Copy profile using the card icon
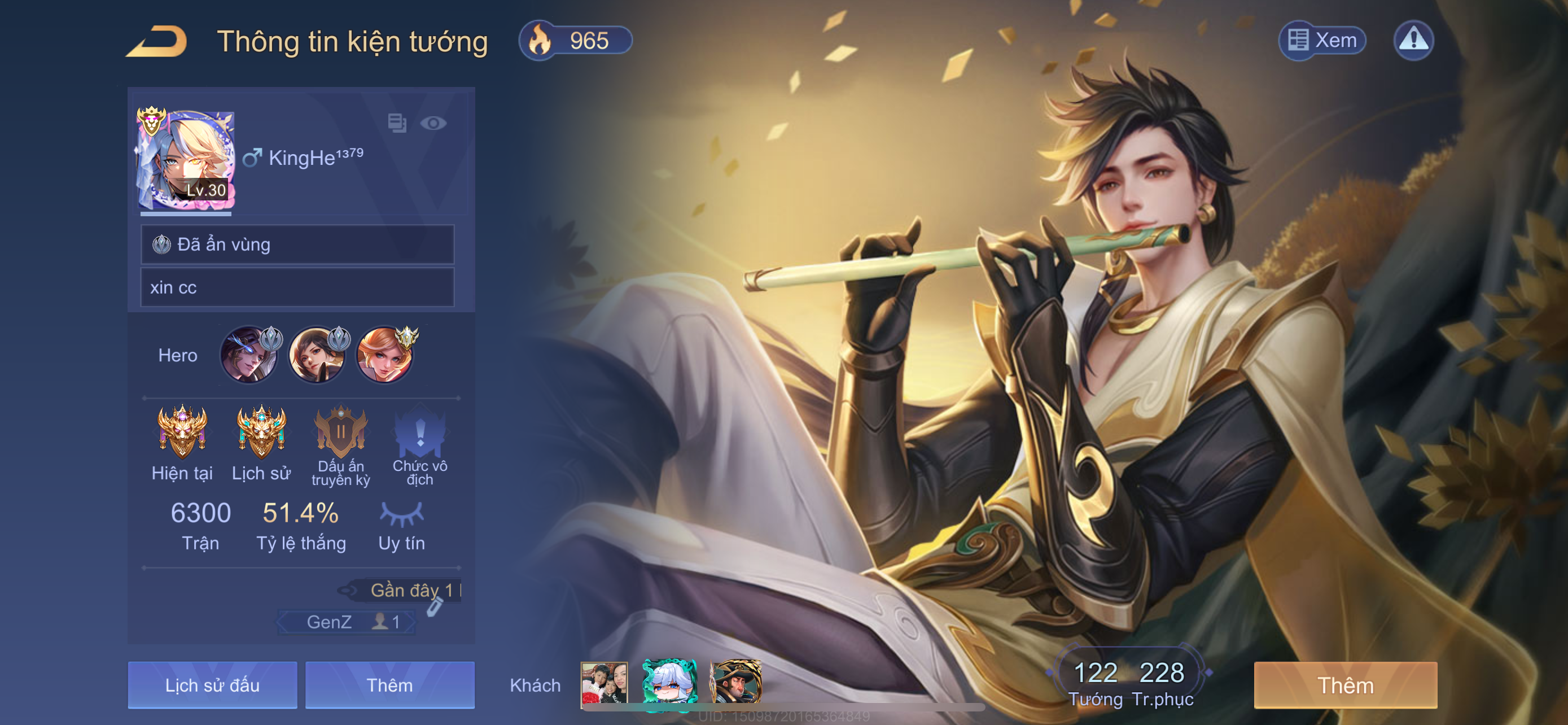The image size is (1568, 725). 397,124
